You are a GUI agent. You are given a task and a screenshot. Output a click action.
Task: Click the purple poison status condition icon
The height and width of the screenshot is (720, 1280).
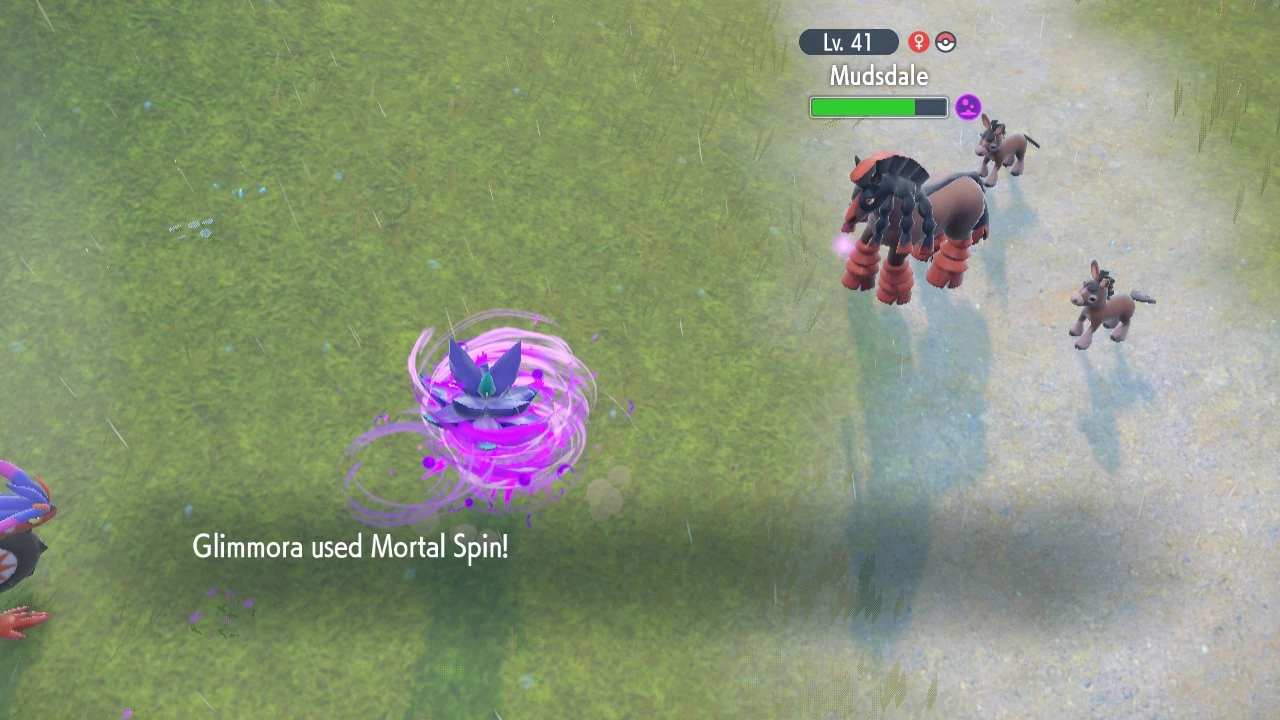pyautogui.click(x=967, y=106)
